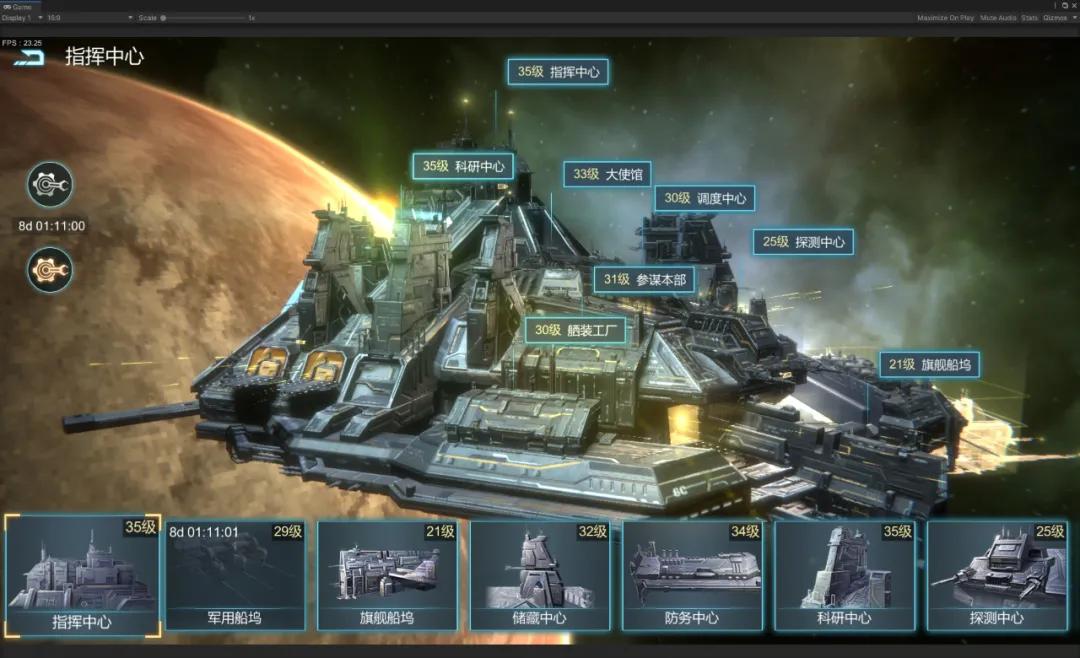Screen dimensions: 1080x658
Task: Click the 31级 参谋本部 label
Action: [x=644, y=280]
